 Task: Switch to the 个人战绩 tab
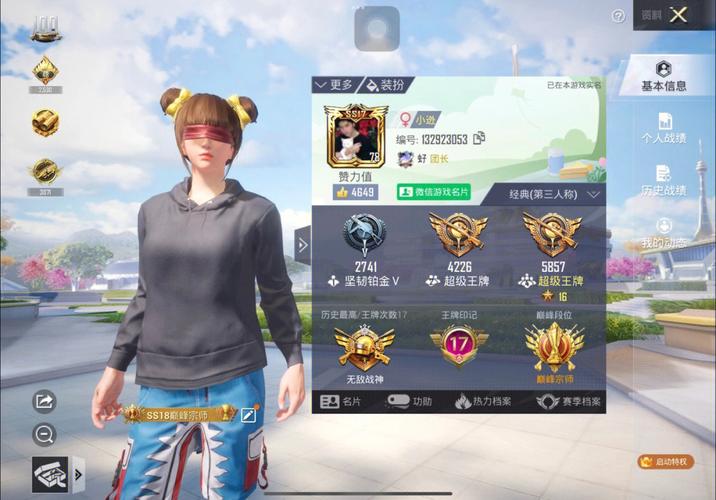[x=664, y=128]
